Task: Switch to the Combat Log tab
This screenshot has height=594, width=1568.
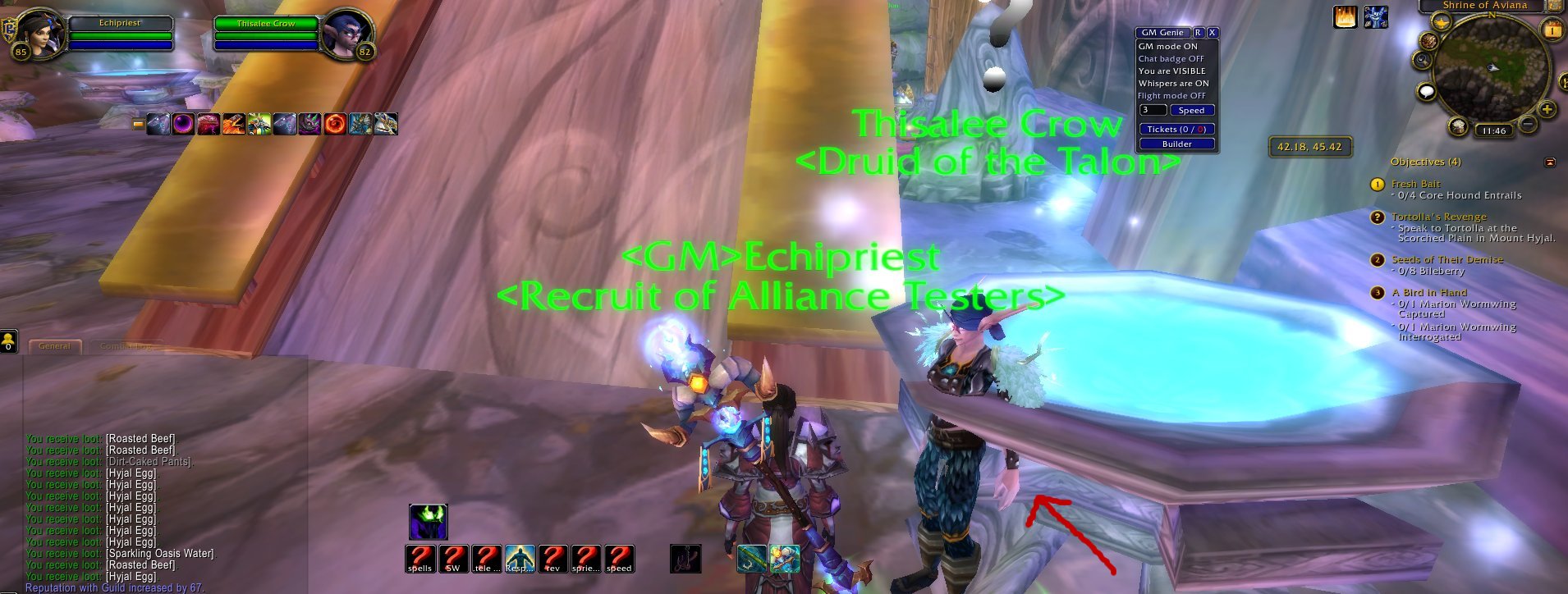Action: point(123,347)
